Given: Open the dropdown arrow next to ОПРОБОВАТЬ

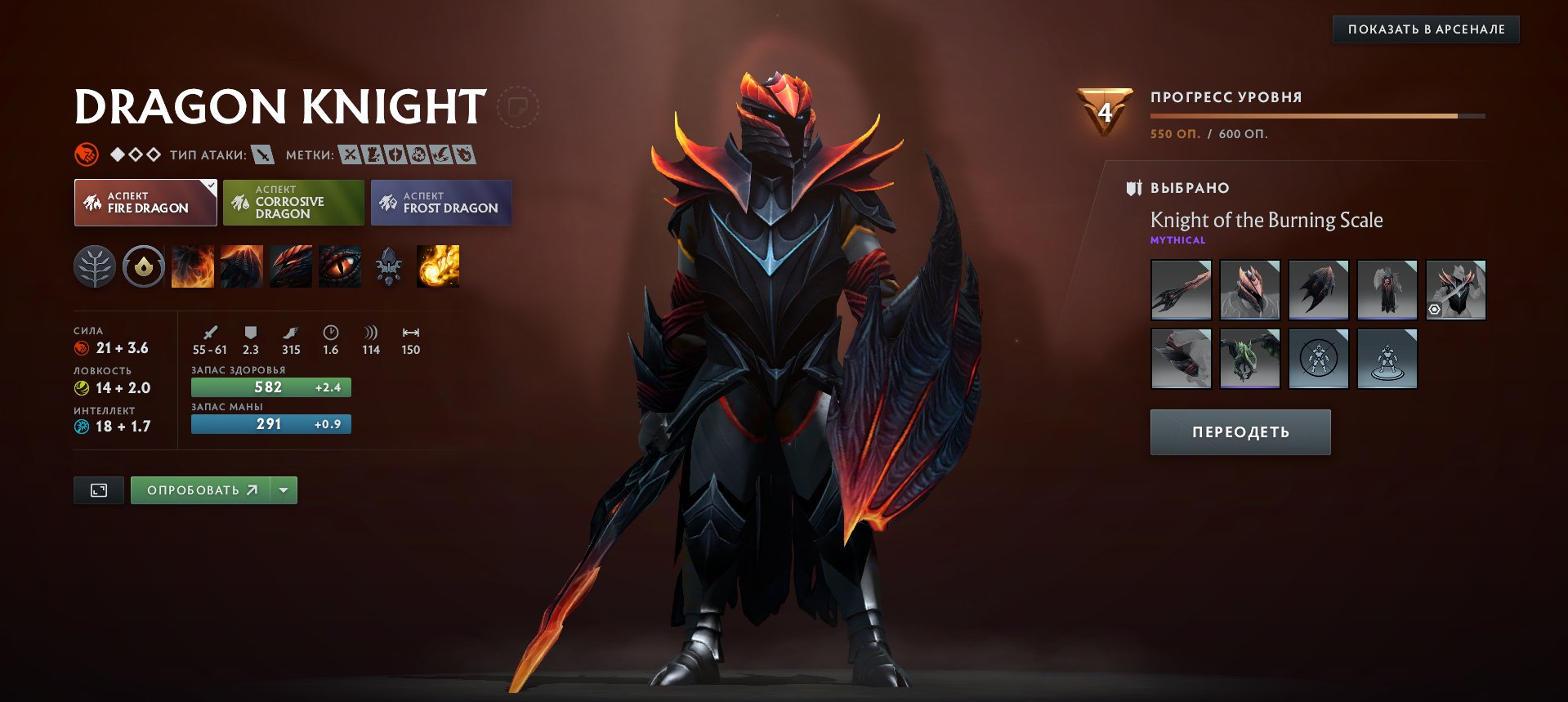Looking at the screenshot, I should click(283, 490).
